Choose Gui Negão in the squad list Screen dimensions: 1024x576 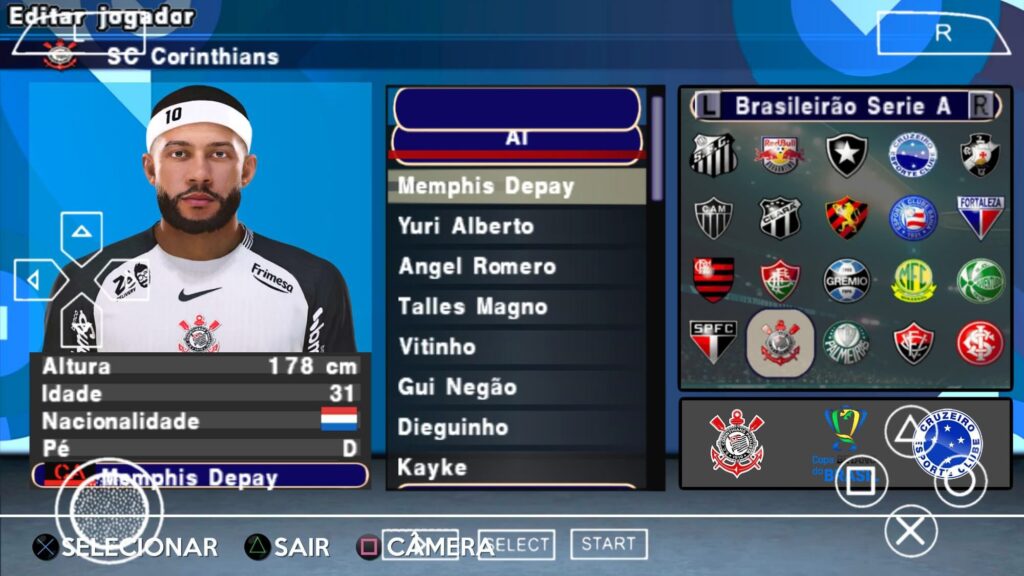pyautogui.click(x=457, y=387)
